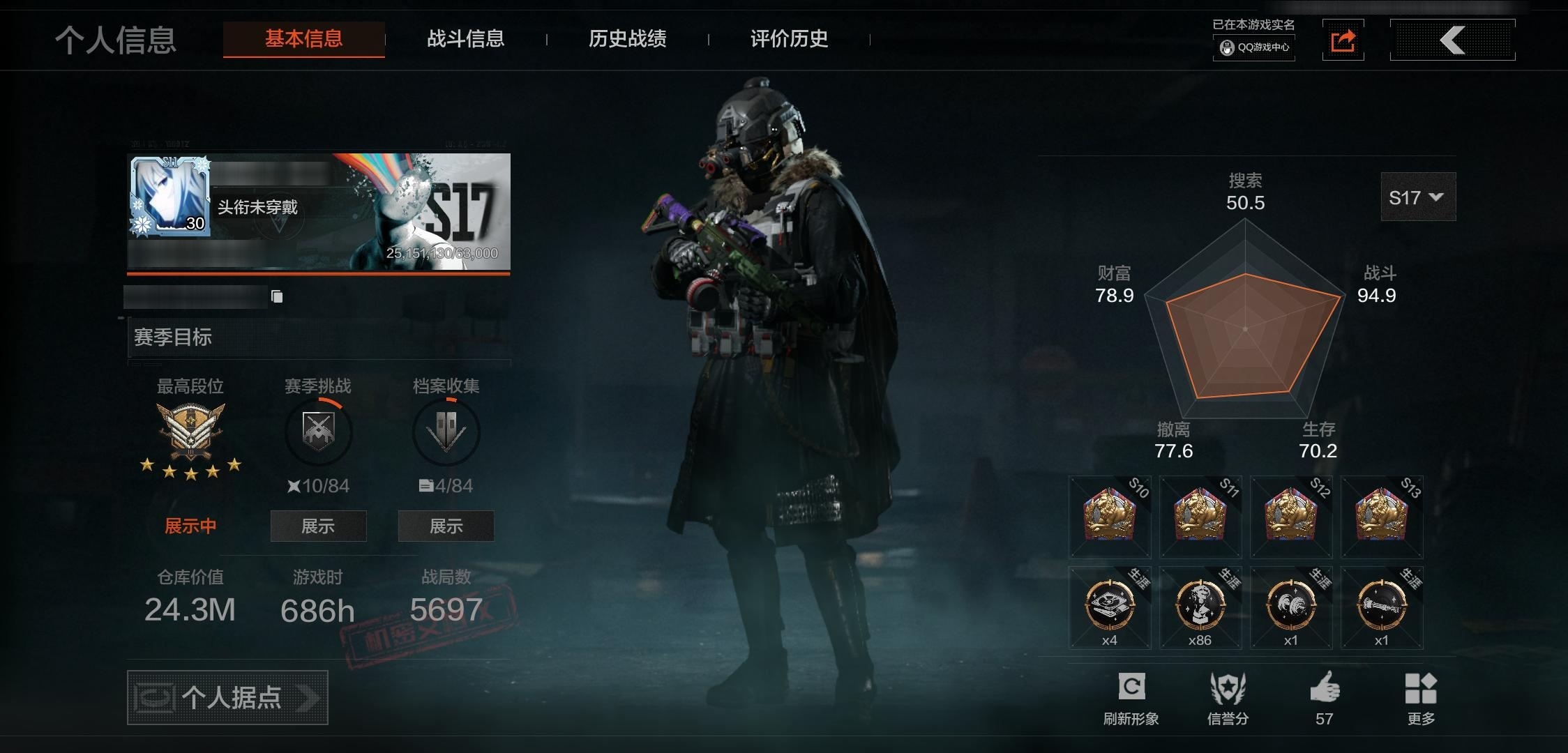Viewport: 1568px width, 753px height.
Task: Copy the player ID with the copy icon
Action: 277,297
